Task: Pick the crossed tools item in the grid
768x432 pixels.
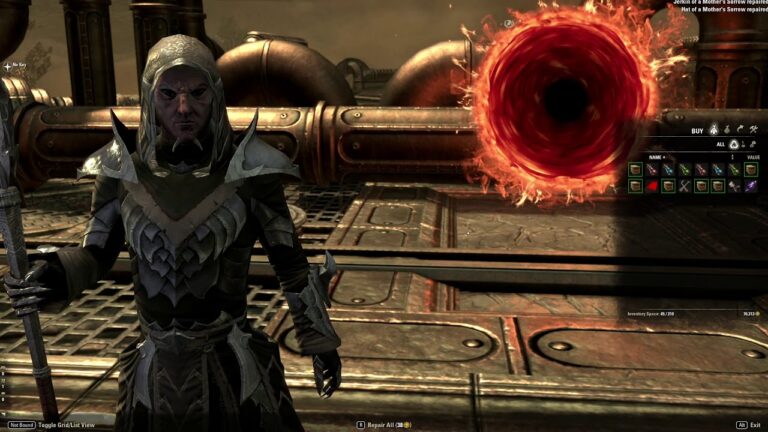Action: pyautogui.click(x=684, y=186)
